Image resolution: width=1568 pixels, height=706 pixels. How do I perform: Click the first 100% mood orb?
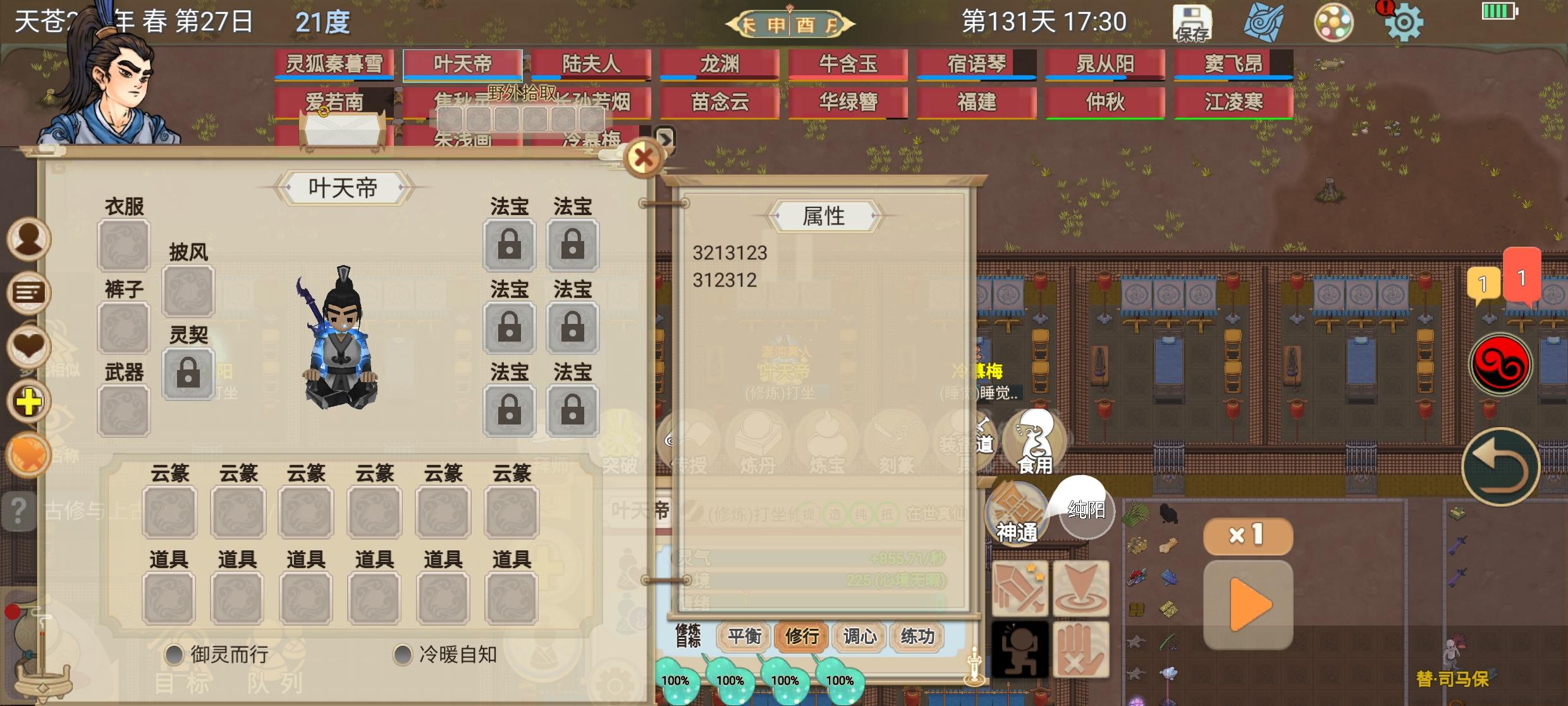coord(676,681)
